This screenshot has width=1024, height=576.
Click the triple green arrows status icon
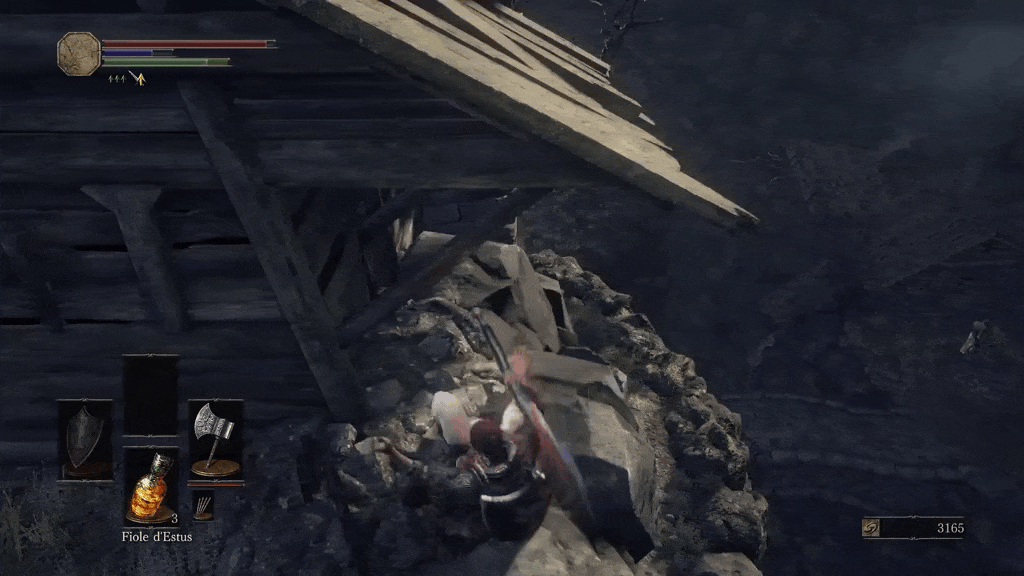click(115, 78)
